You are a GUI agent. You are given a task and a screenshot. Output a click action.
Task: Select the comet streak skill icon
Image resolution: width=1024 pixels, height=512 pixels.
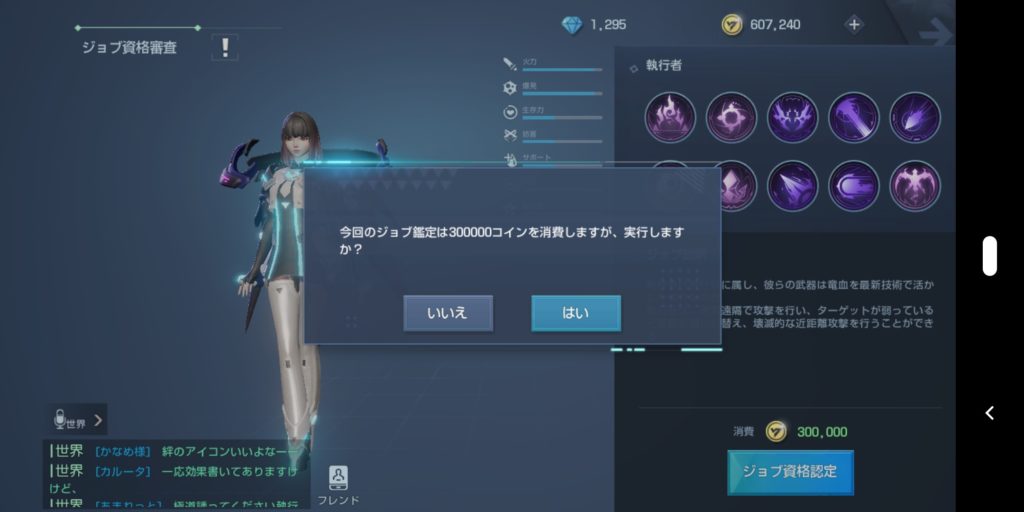914,117
